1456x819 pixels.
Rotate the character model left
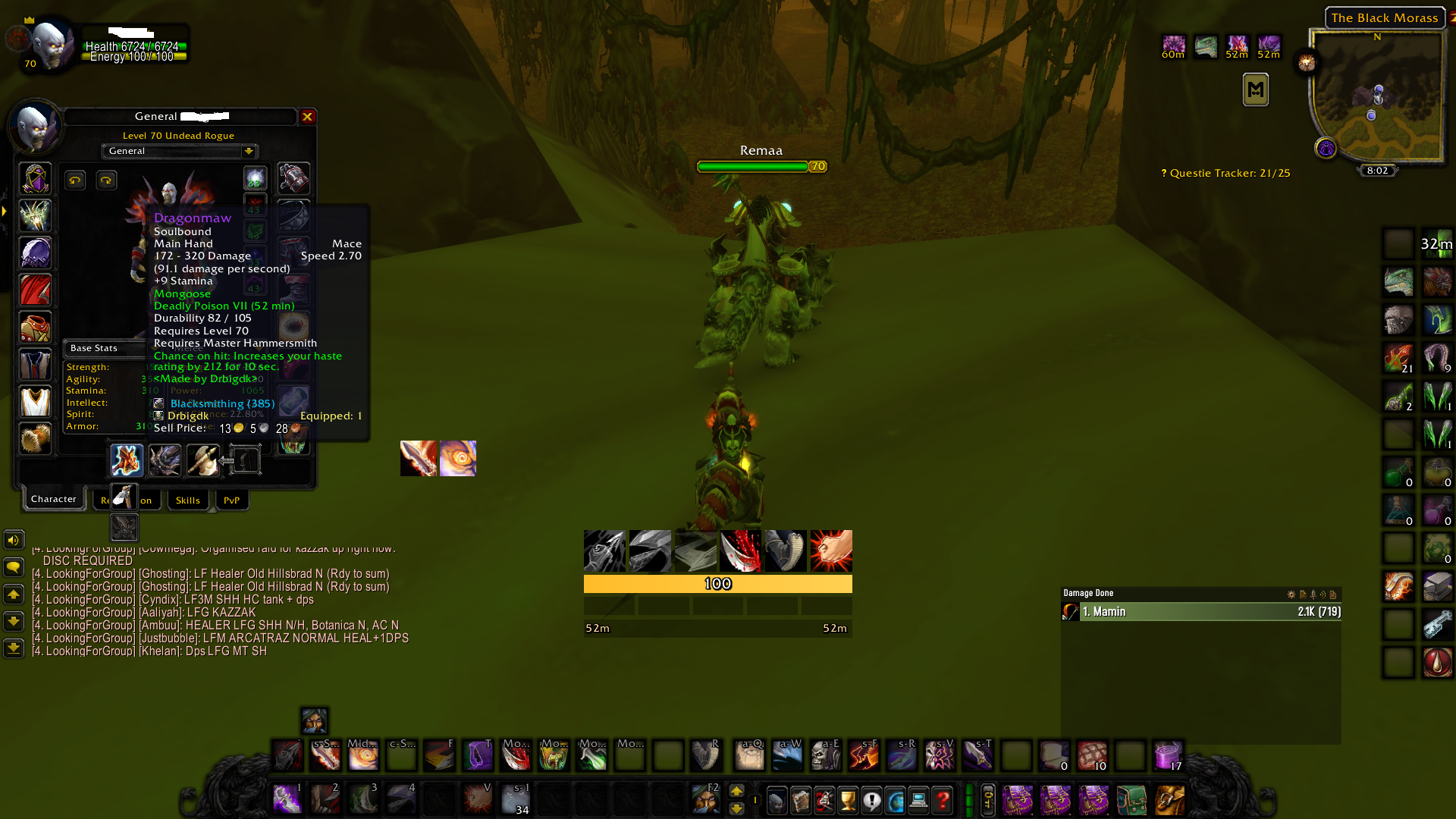point(74,180)
